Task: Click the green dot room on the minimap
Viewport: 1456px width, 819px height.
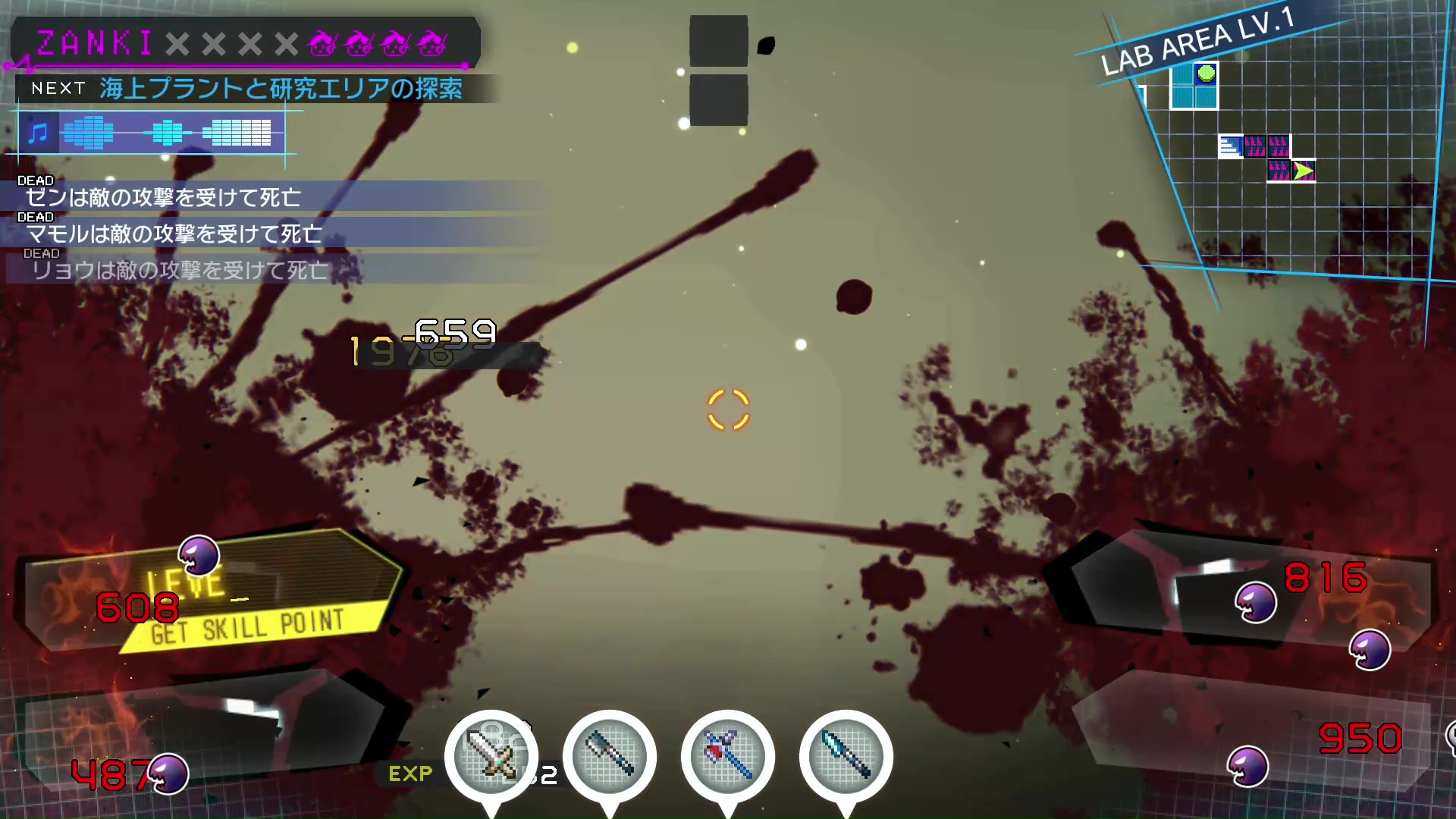Action: pyautogui.click(x=1206, y=74)
